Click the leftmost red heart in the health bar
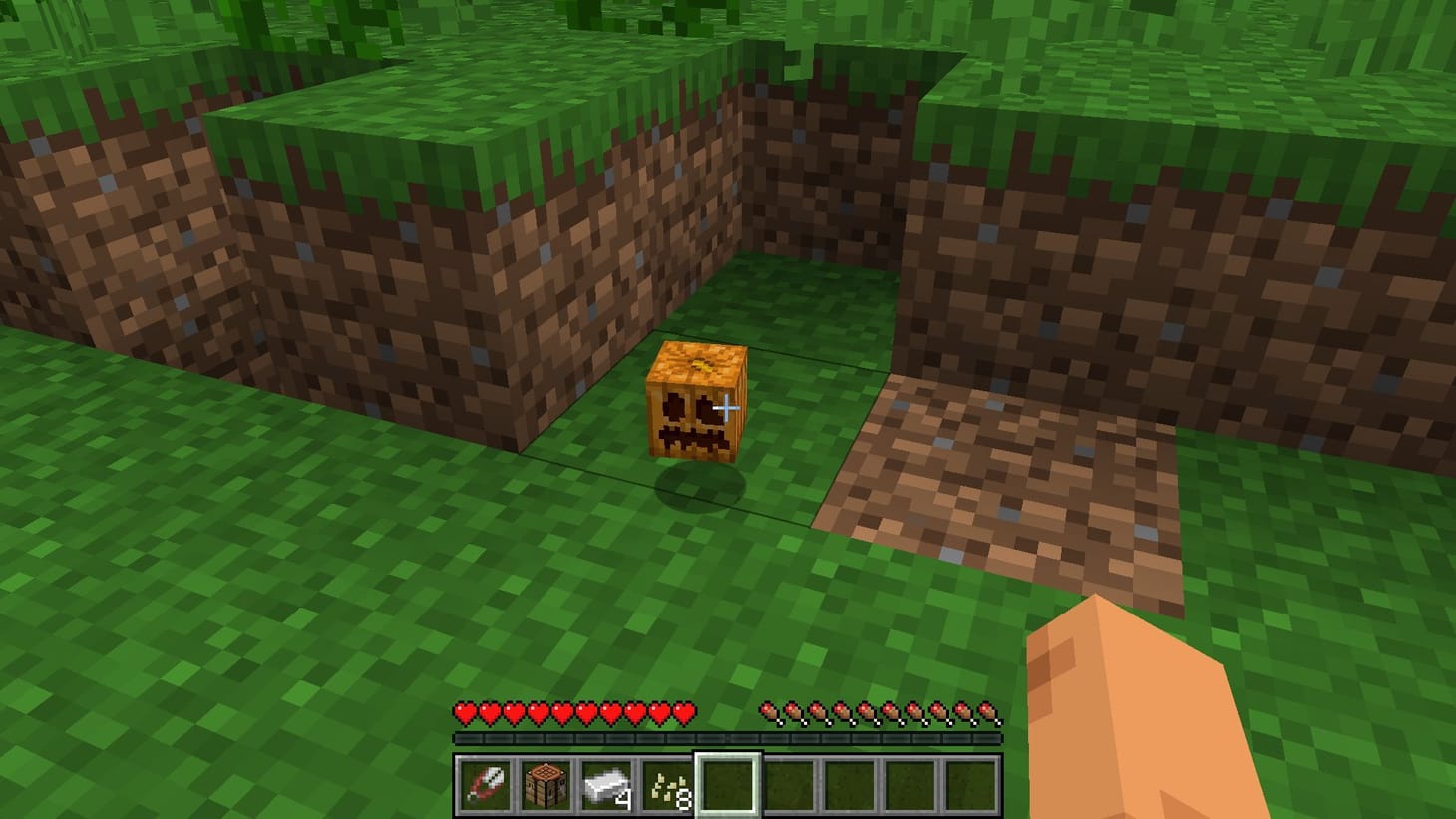Screen dimensions: 1456x819 464,712
